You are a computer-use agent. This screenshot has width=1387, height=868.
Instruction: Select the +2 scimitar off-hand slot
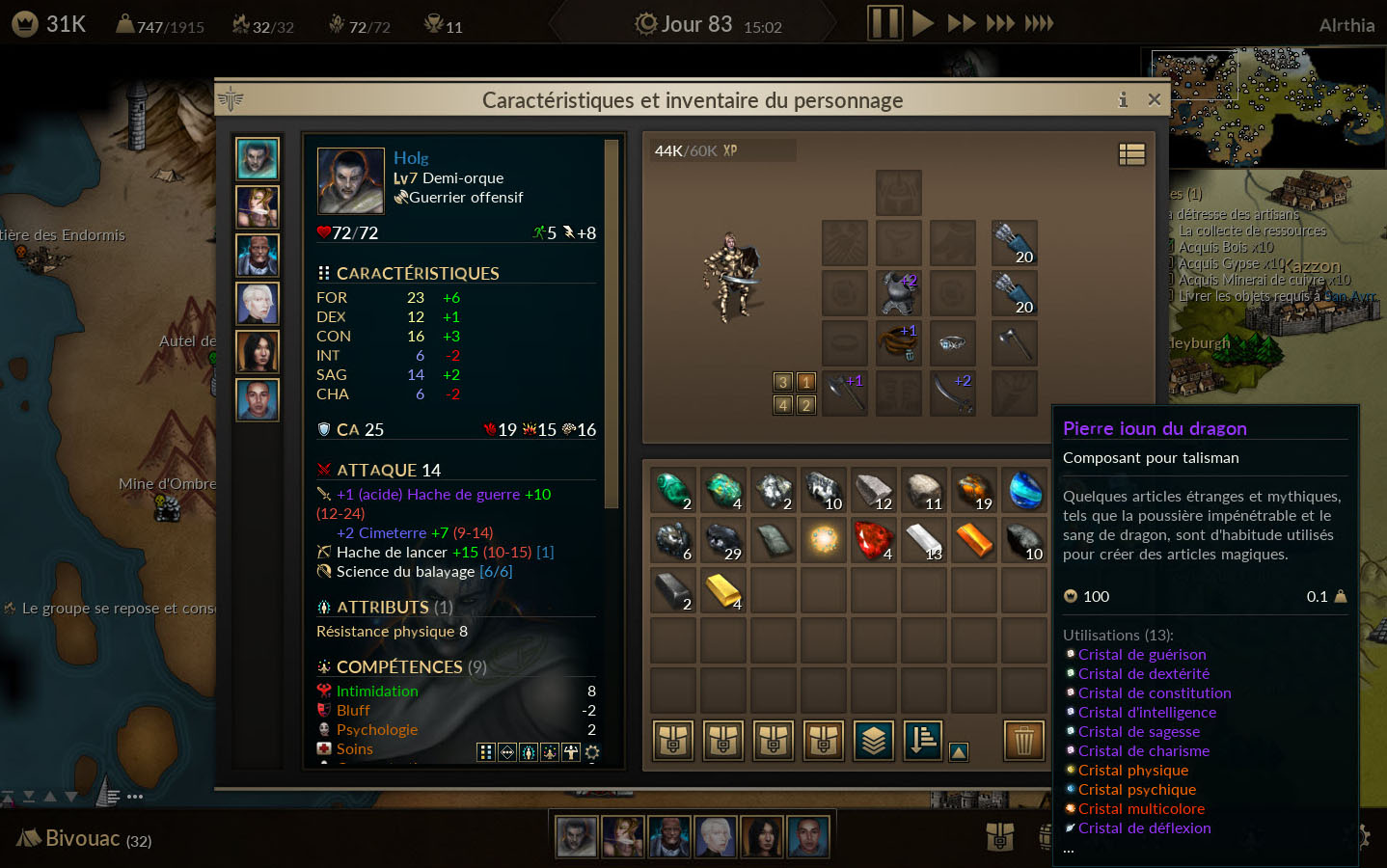[x=952, y=393]
